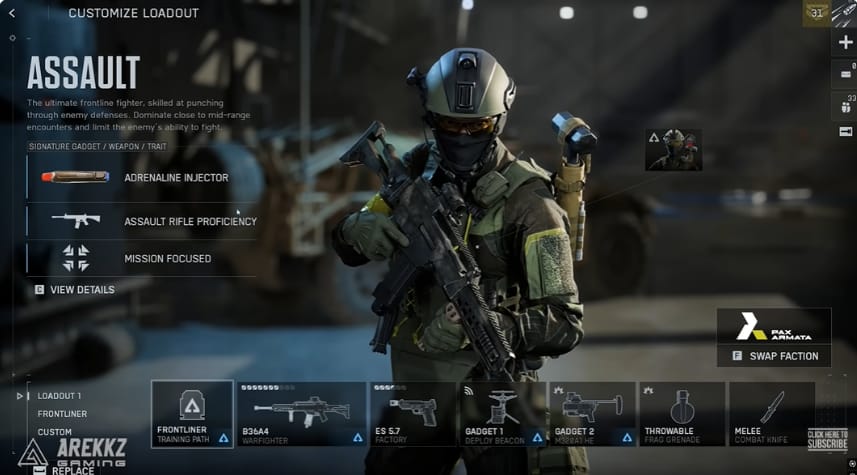Select the Frontliner training path slot
Viewport: 857px width, 475px height.
coord(192,413)
